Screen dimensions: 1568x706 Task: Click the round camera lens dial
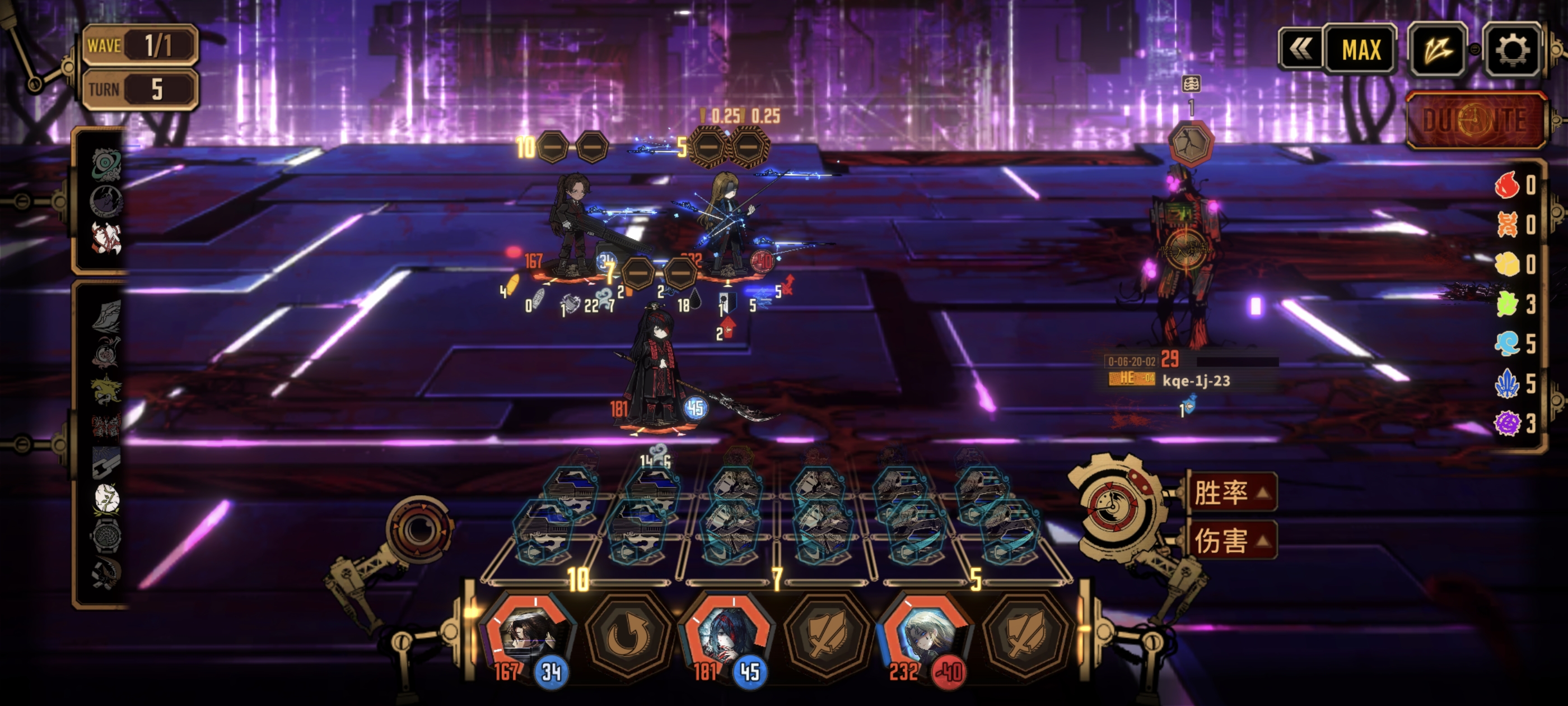click(x=420, y=529)
